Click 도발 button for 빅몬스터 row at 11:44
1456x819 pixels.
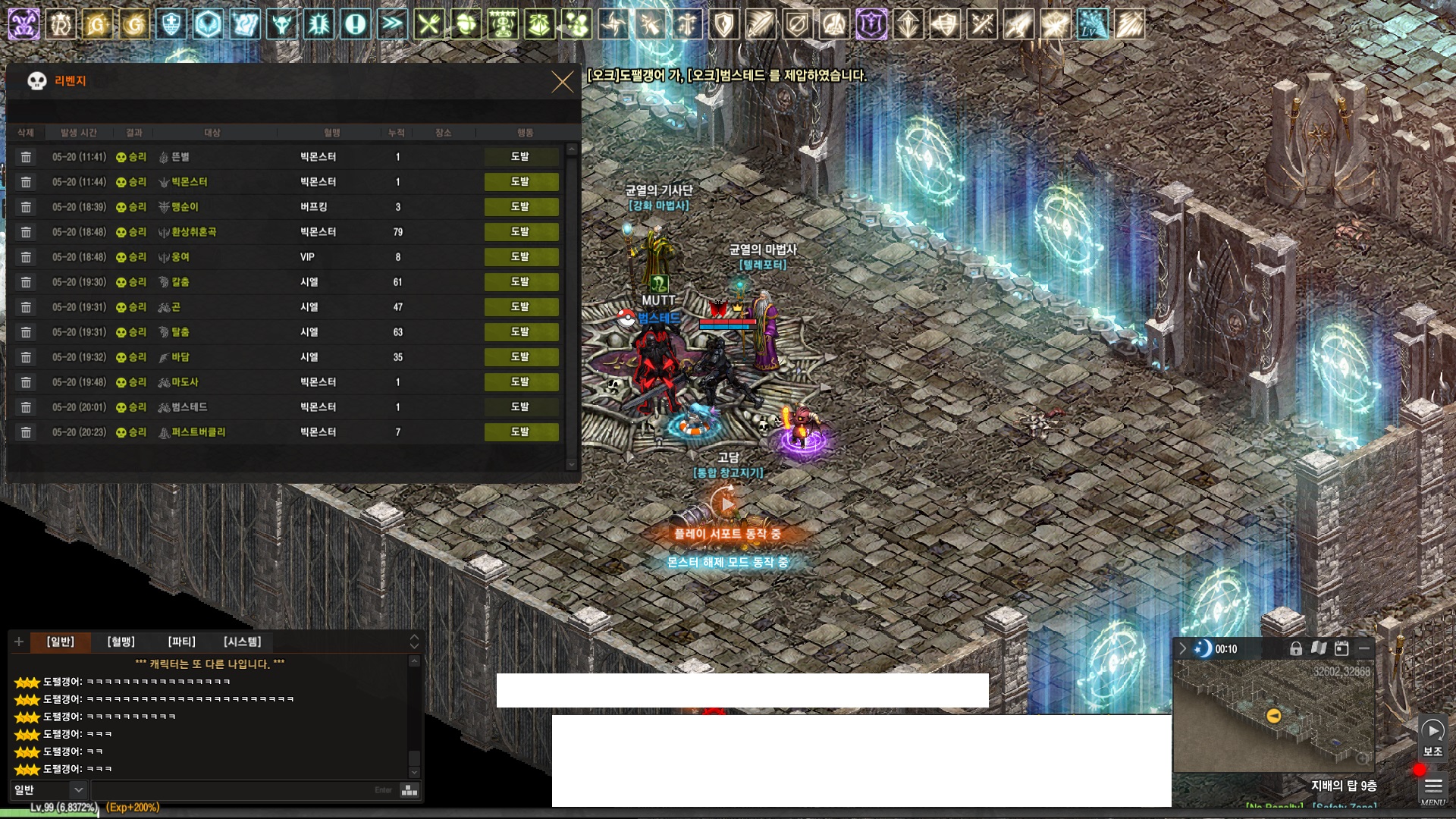click(521, 182)
